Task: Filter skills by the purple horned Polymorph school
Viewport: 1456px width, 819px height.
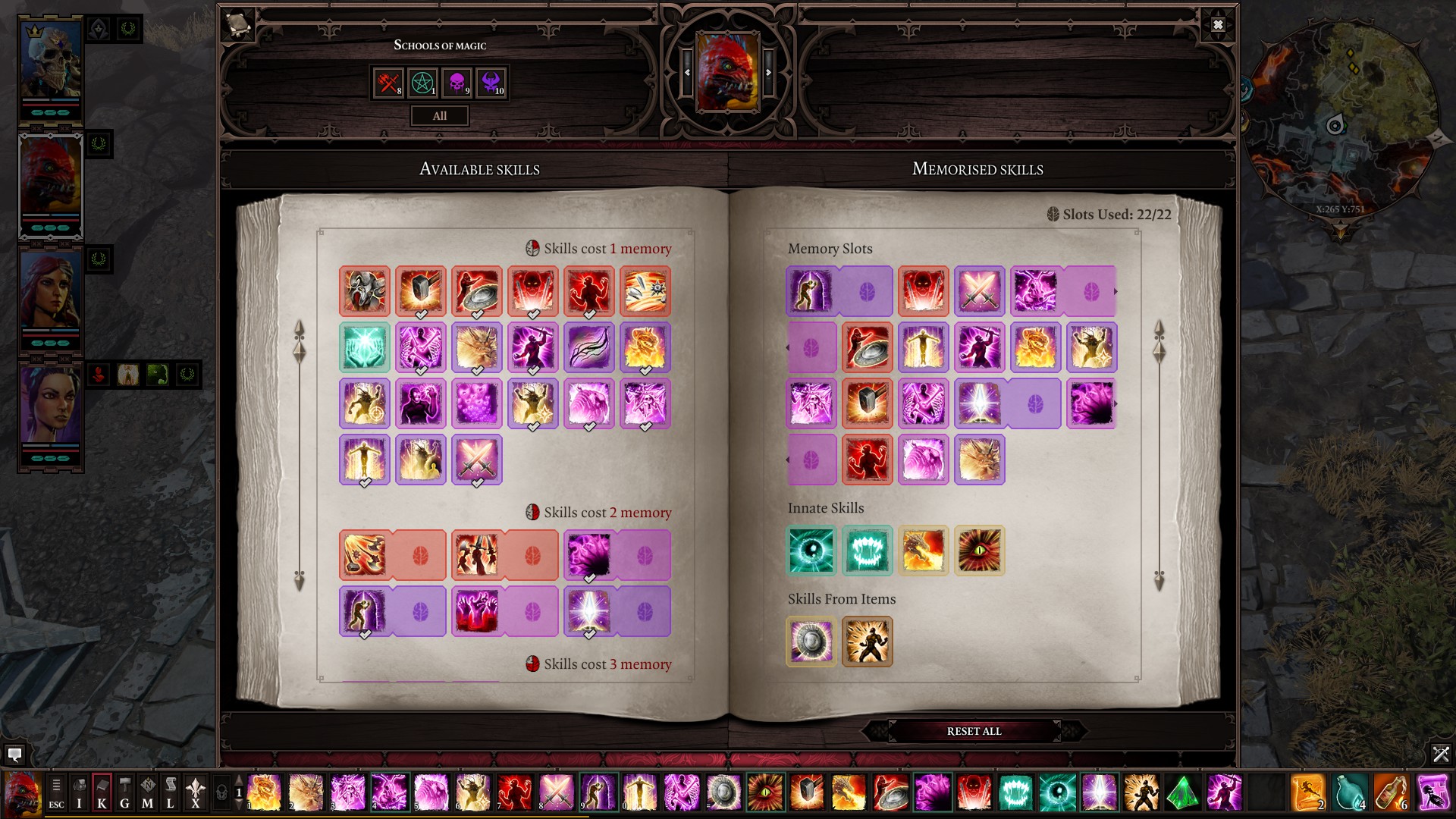Action: 491,83
